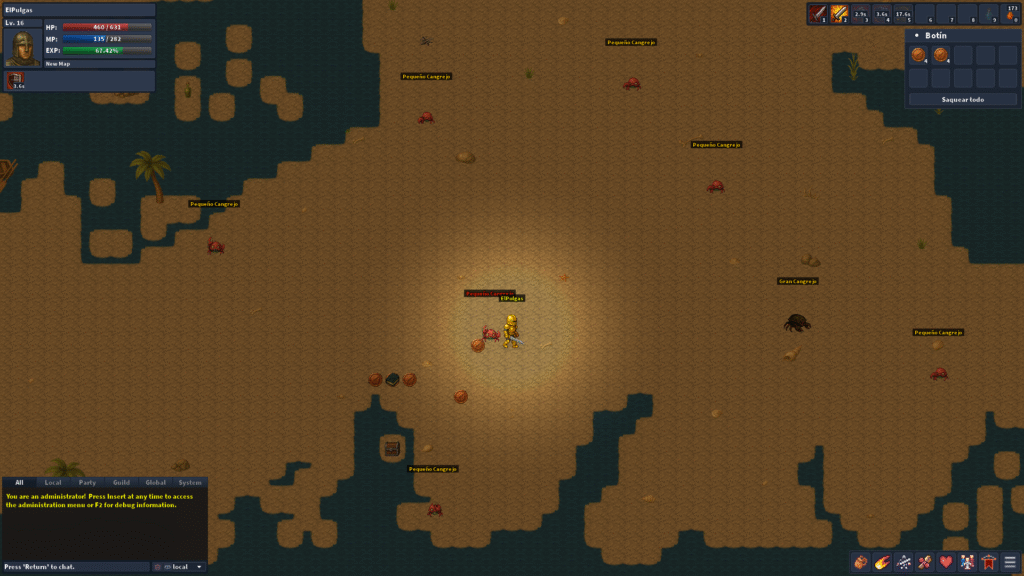The height and width of the screenshot is (576, 1024).
Task: Switch to the Party chat tab
Action: pyautogui.click(x=87, y=483)
